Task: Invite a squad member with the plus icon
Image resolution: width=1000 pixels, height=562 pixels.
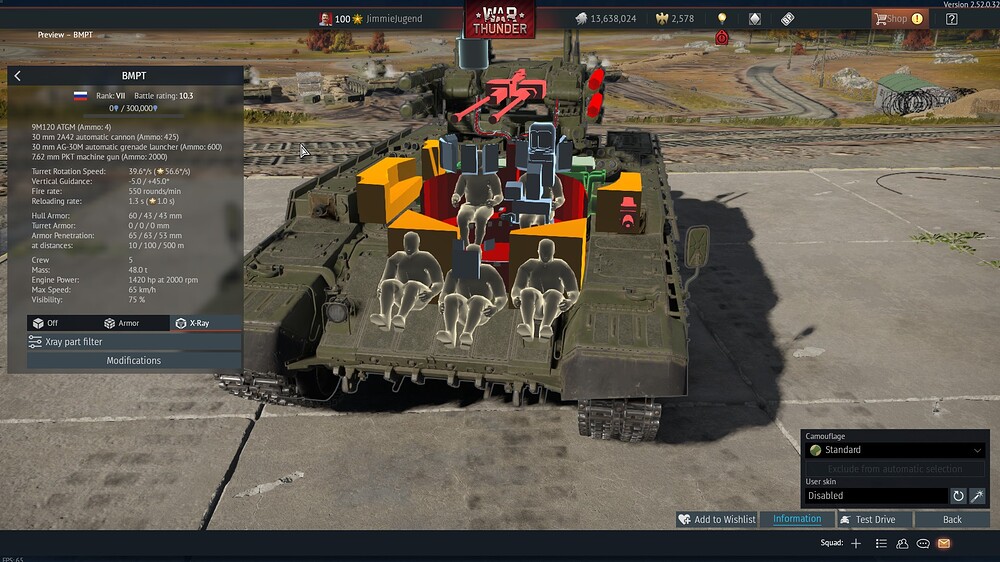Action: point(856,543)
